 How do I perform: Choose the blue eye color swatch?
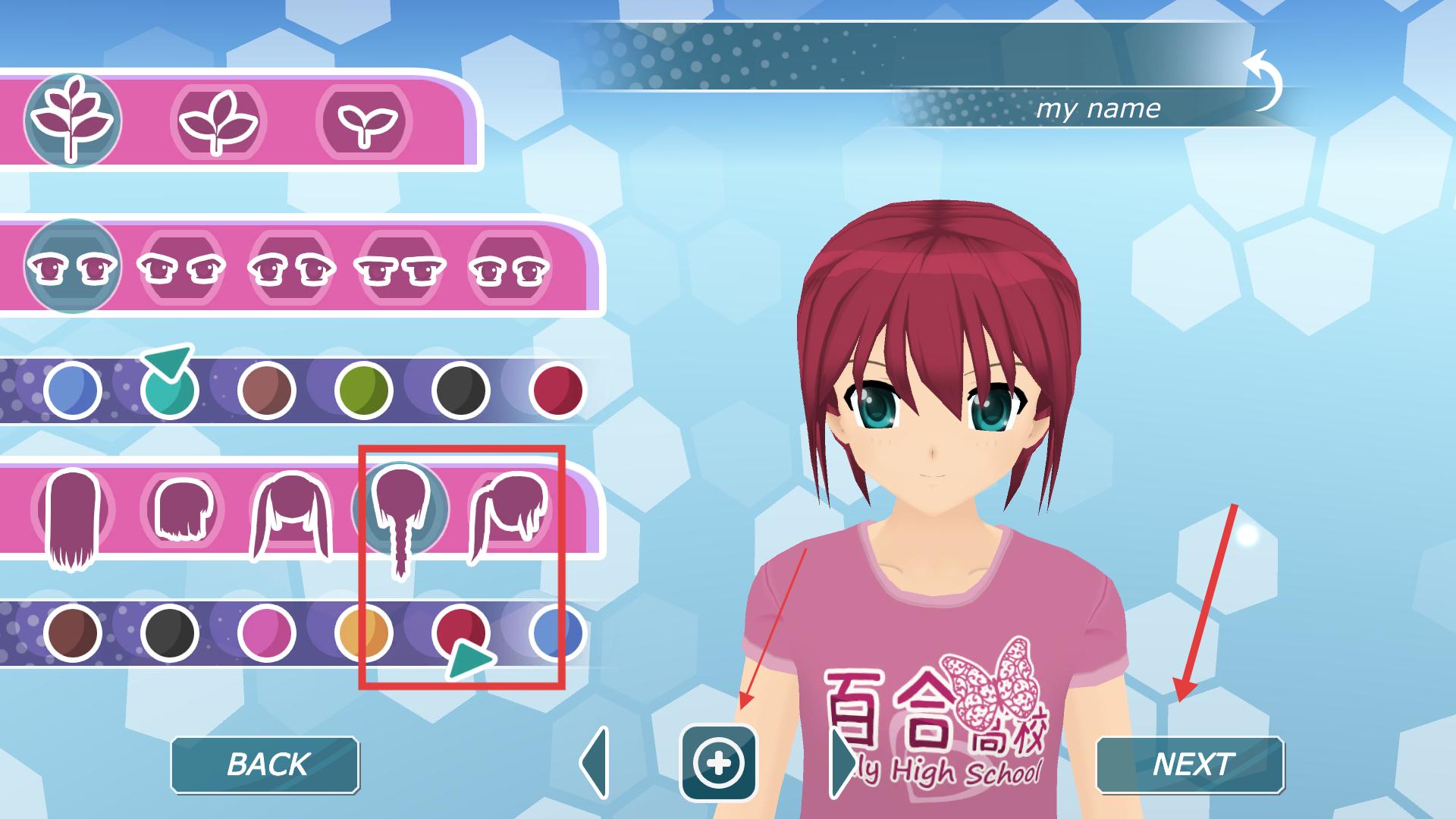tap(72, 391)
